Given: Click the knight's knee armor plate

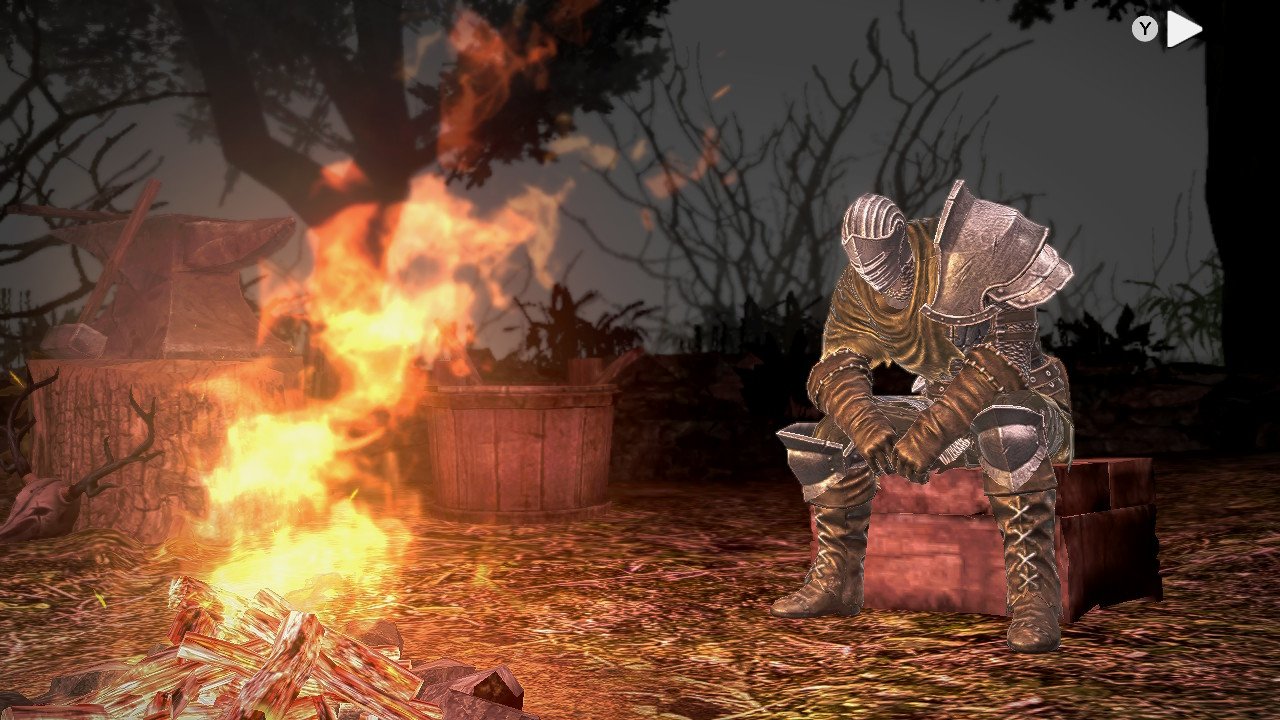Looking at the screenshot, I should point(1010,440).
